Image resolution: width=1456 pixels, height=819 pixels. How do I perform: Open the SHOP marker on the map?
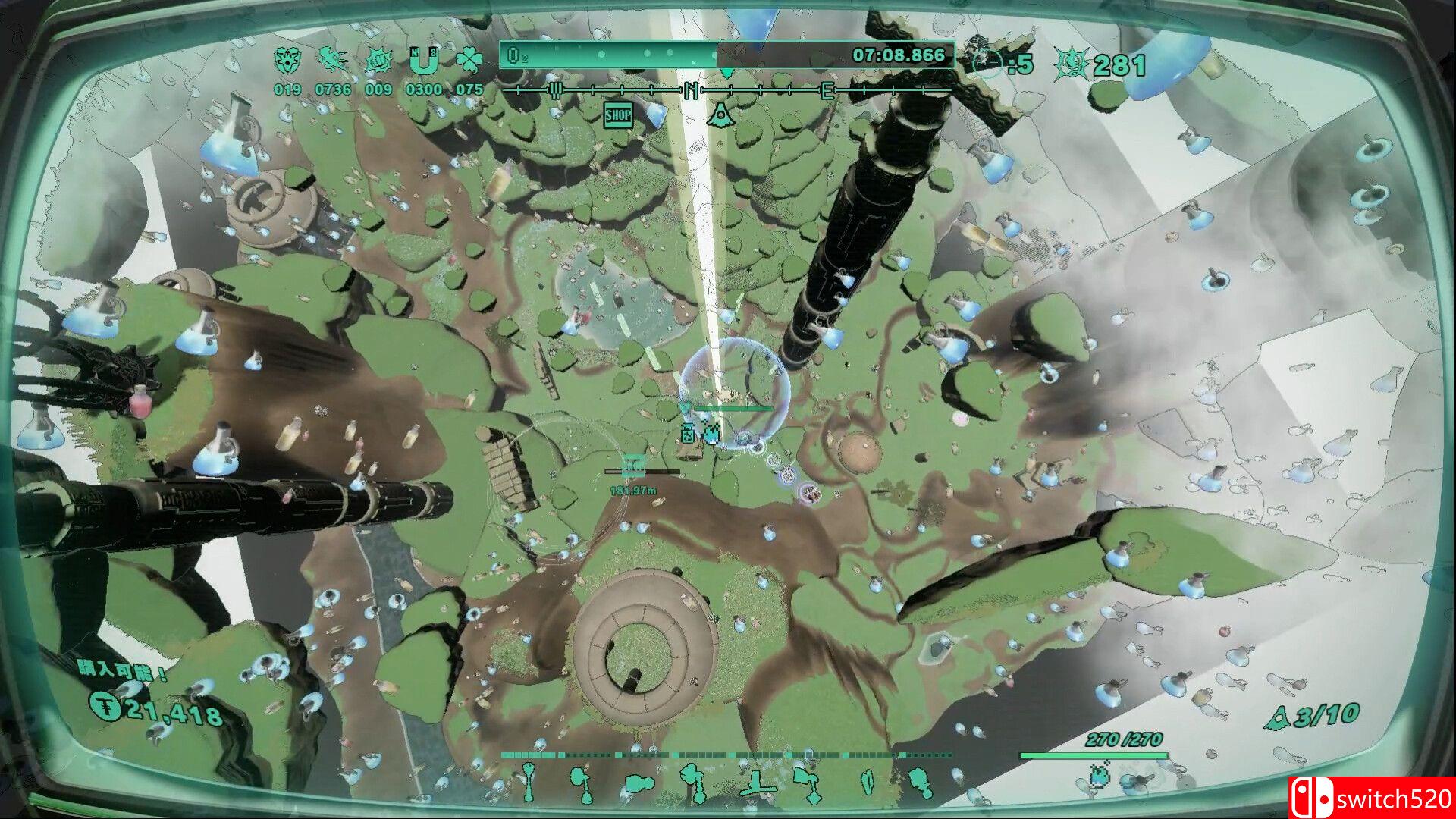pyautogui.click(x=617, y=115)
